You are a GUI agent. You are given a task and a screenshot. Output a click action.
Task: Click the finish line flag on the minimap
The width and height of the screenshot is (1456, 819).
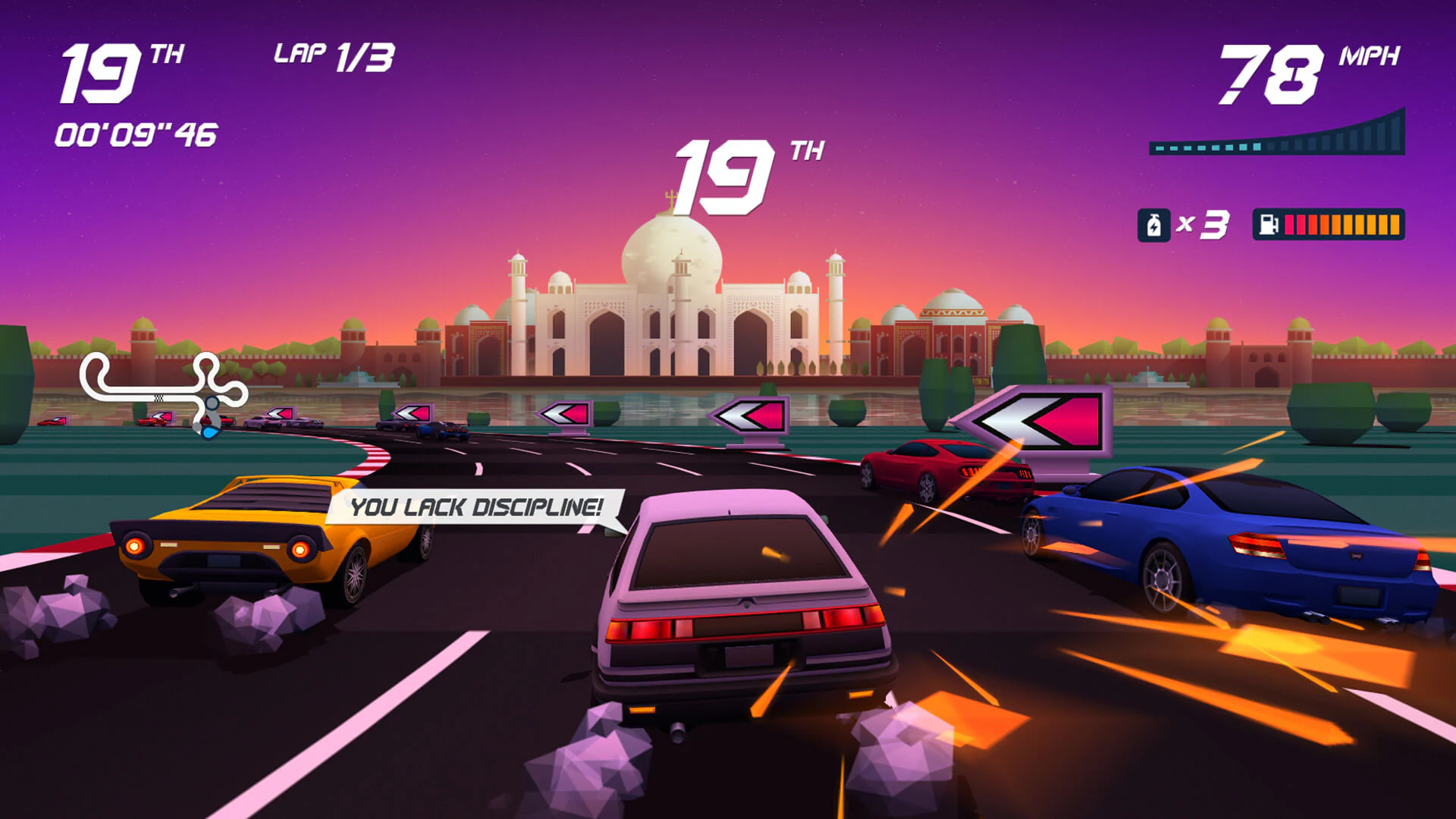coord(158,399)
